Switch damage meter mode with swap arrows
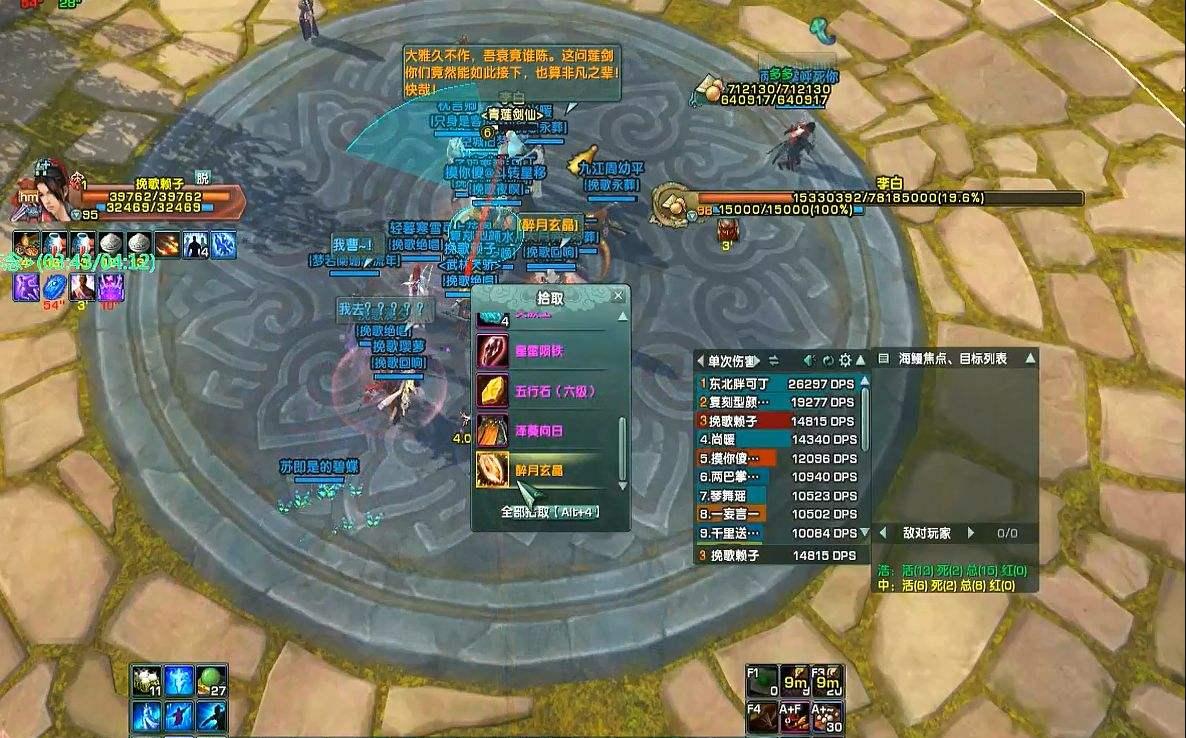The height and width of the screenshot is (738, 1186). 773,360
